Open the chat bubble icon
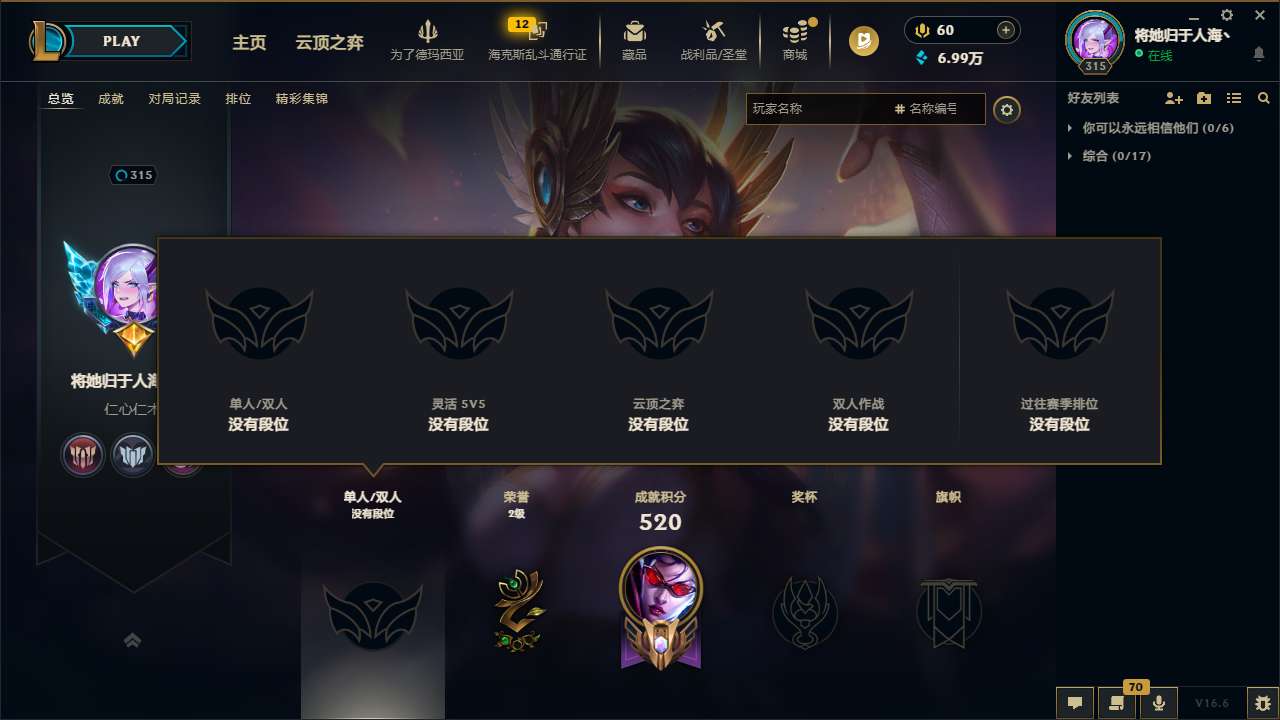The width and height of the screenshot is (1280, 720). 1074,702
